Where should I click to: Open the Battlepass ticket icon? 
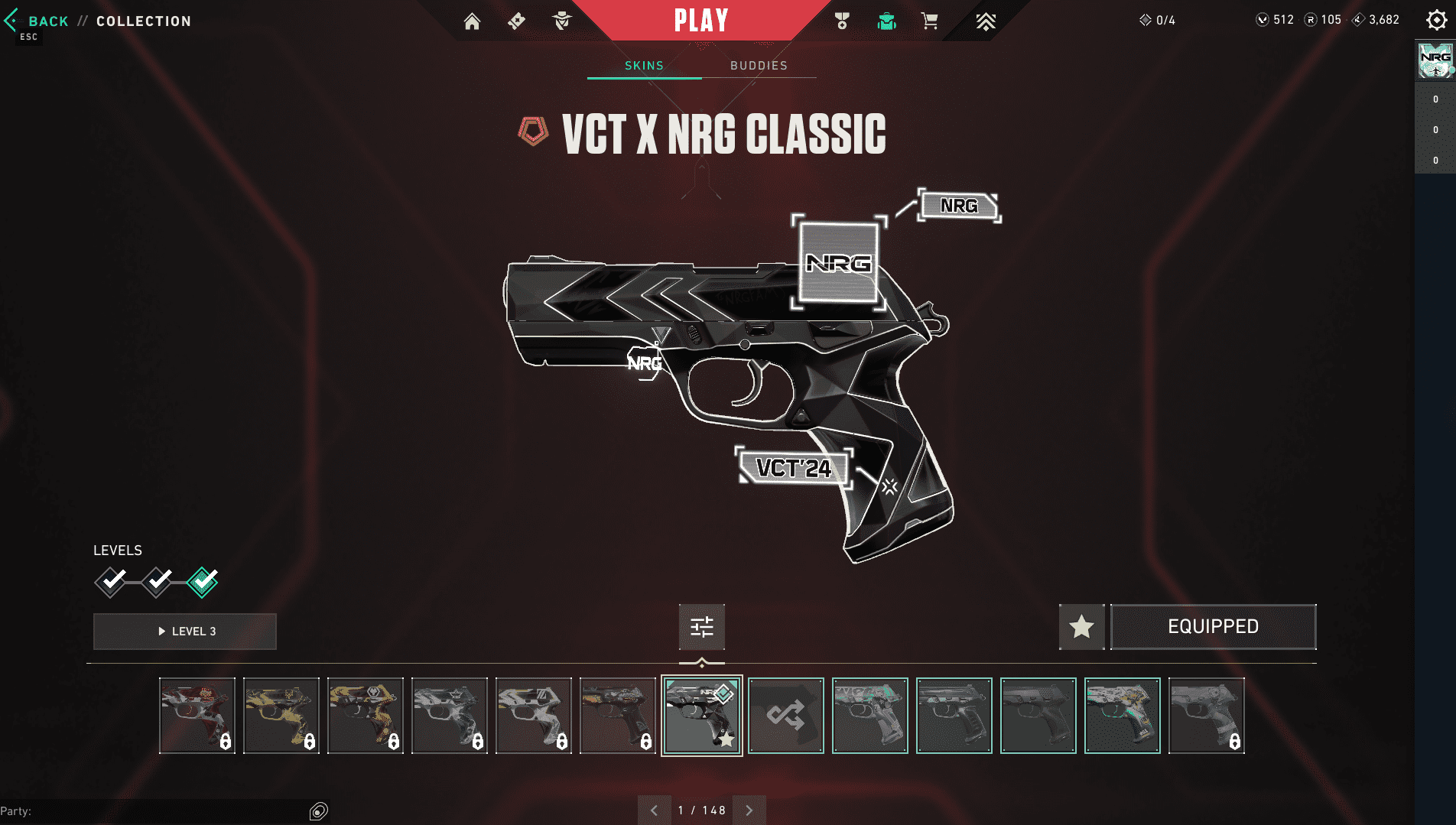pos(516,21)
